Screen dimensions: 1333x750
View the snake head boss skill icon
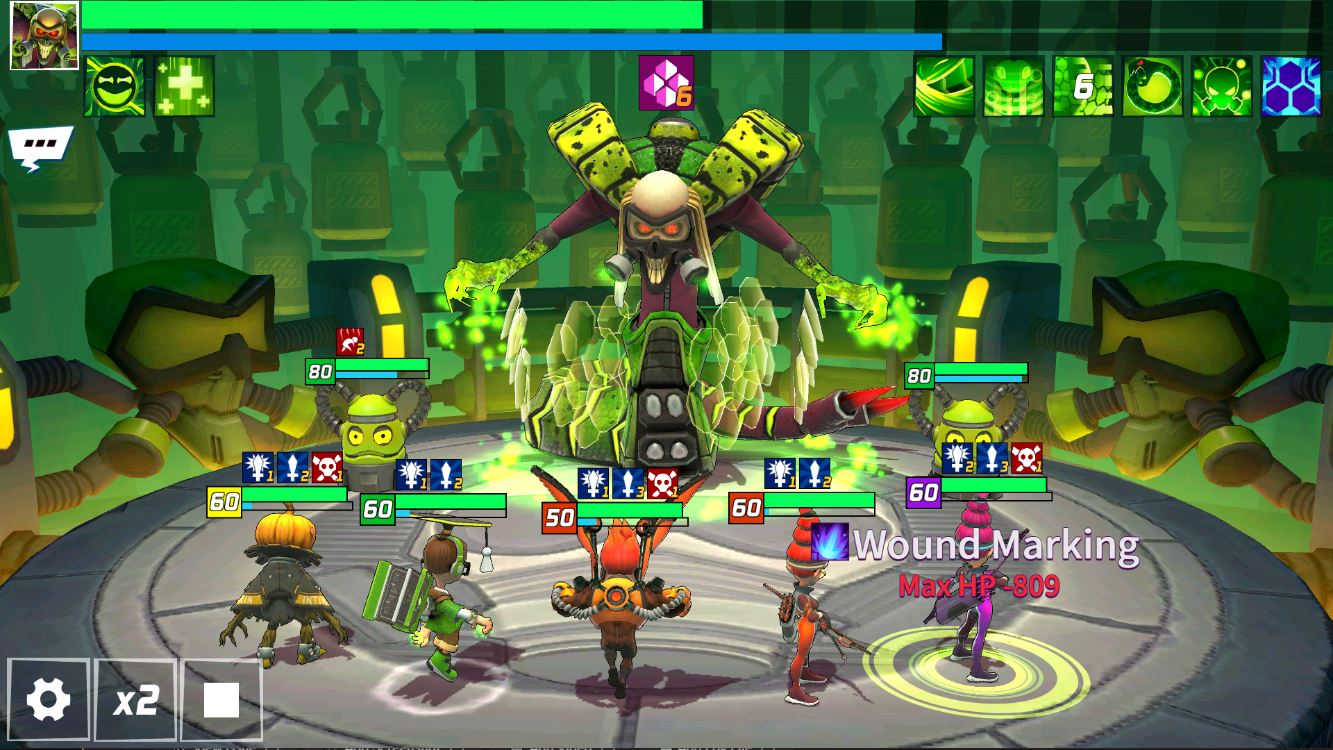[x=1013, y=87]
